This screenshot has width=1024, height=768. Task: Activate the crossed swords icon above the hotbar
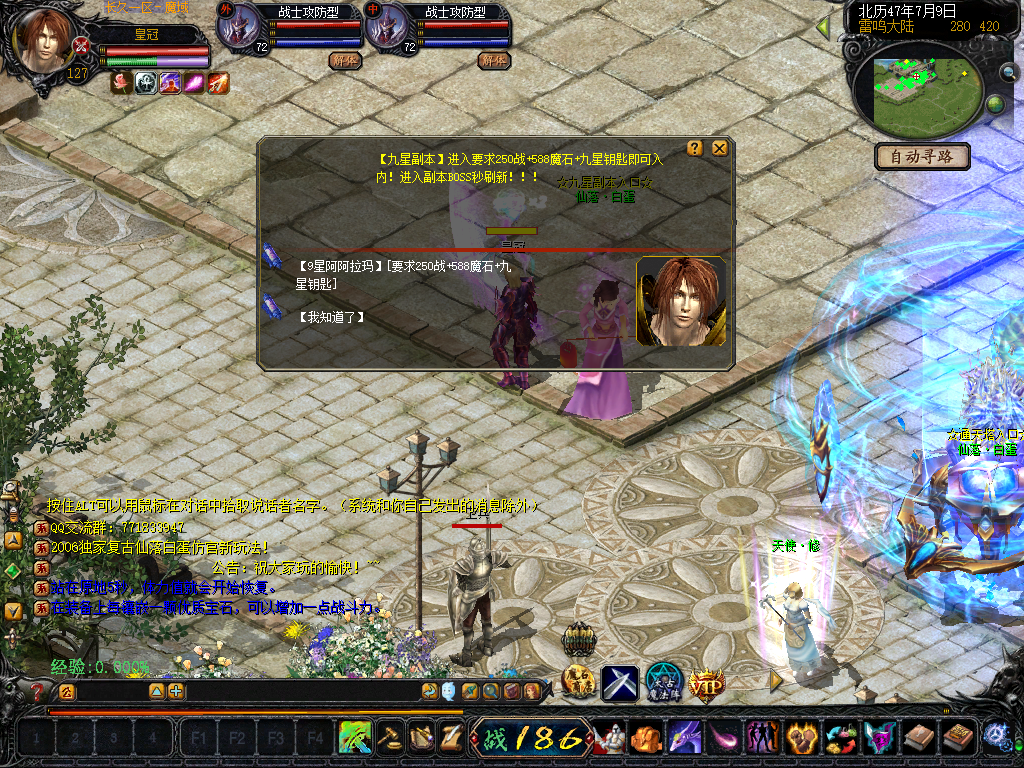pyautogui.click(x=619, y=683)
